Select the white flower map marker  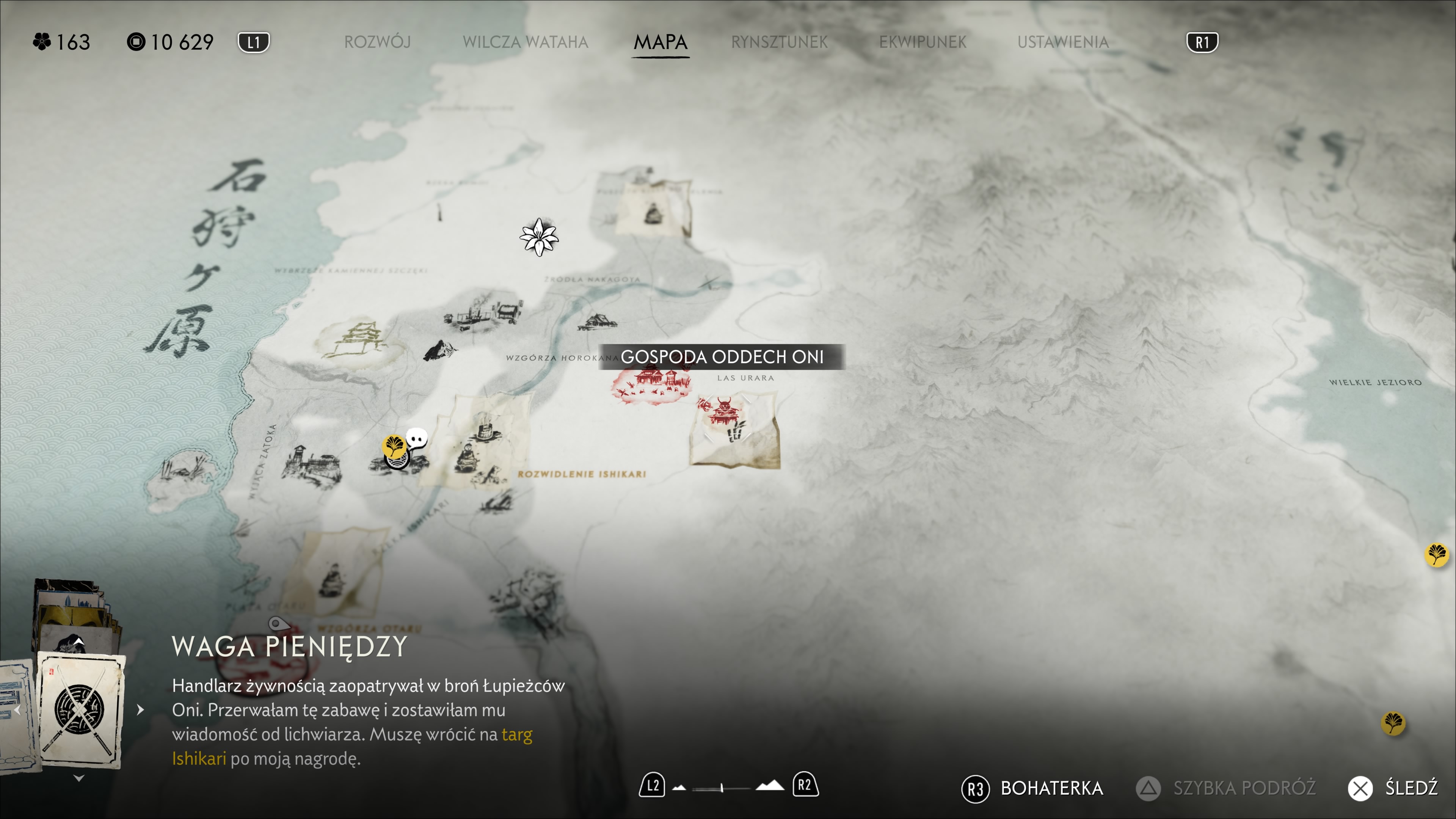coord(539,237)
